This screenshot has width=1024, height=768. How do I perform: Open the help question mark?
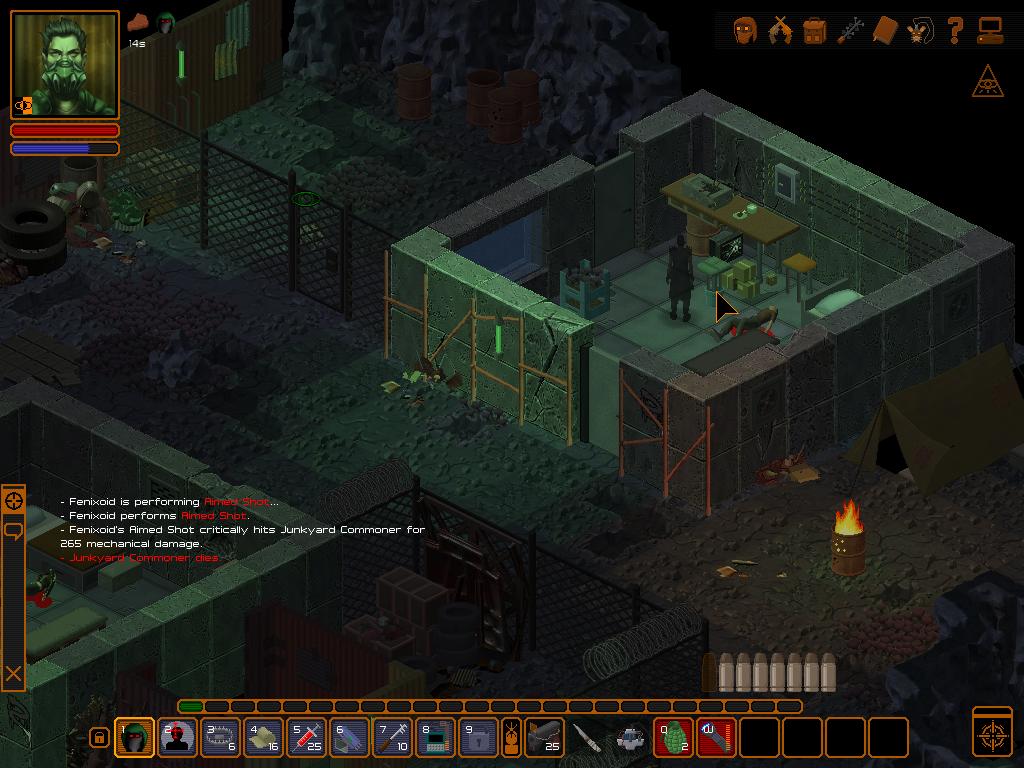pyautogui.click(x=955, y=30)
